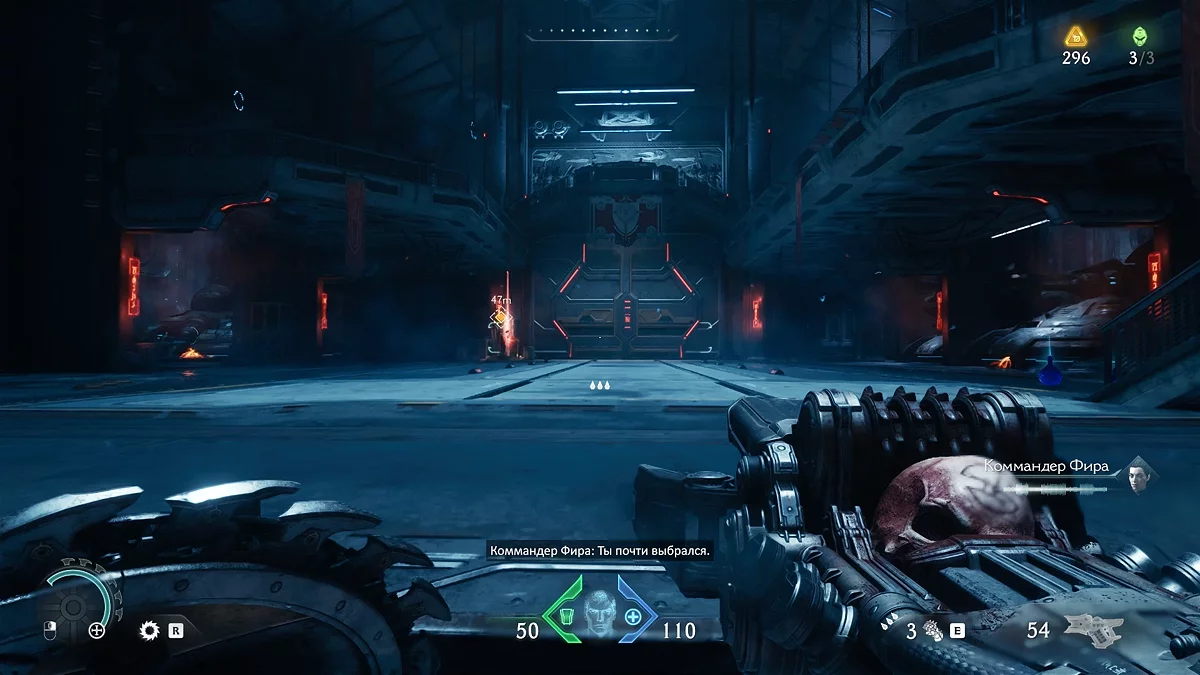Screen dimensions: 1200x675
Task: Select the circular crosshair icon at the gauge
Action: (x=97, y=630)
